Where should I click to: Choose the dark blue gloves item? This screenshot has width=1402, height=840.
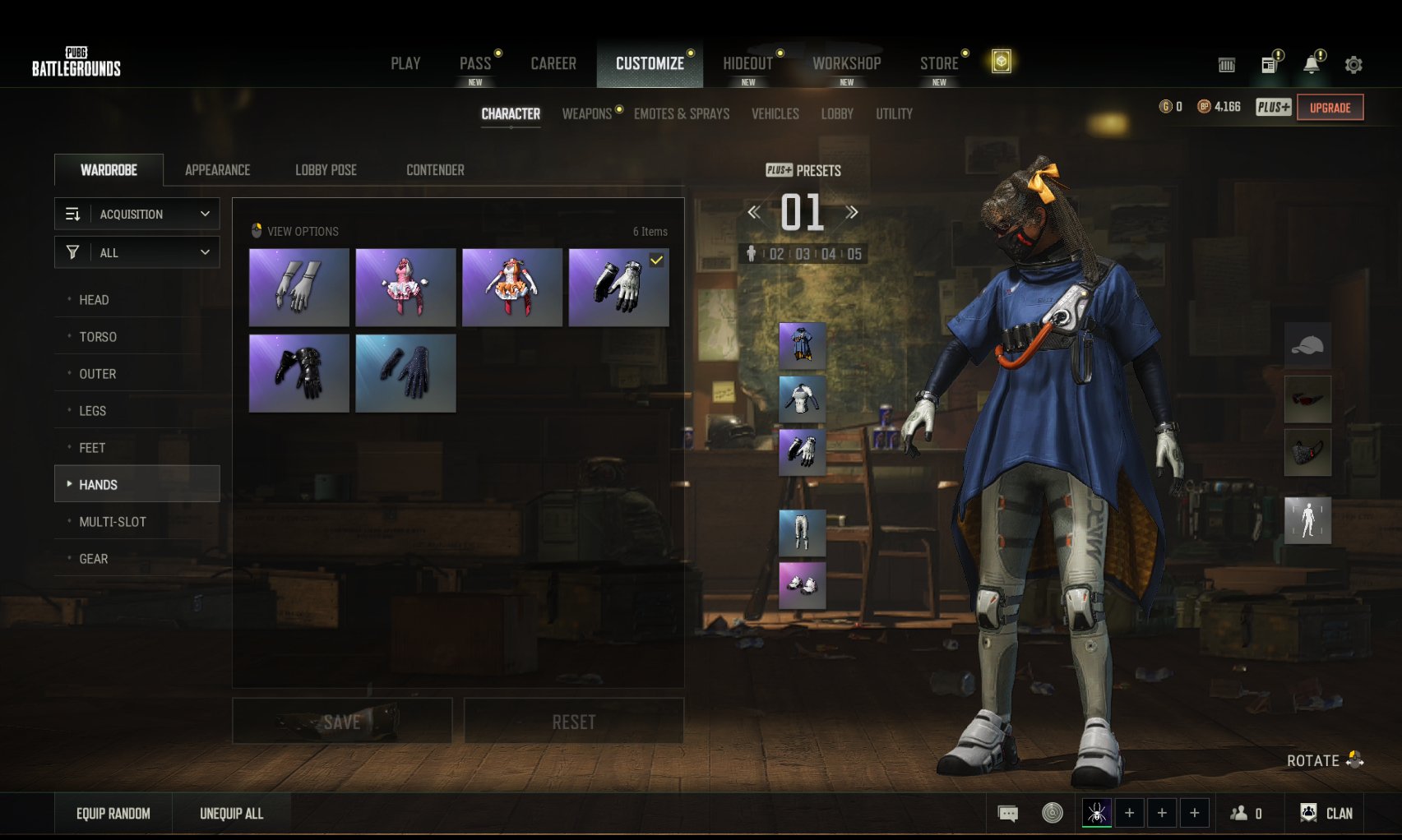coord(405,373)
